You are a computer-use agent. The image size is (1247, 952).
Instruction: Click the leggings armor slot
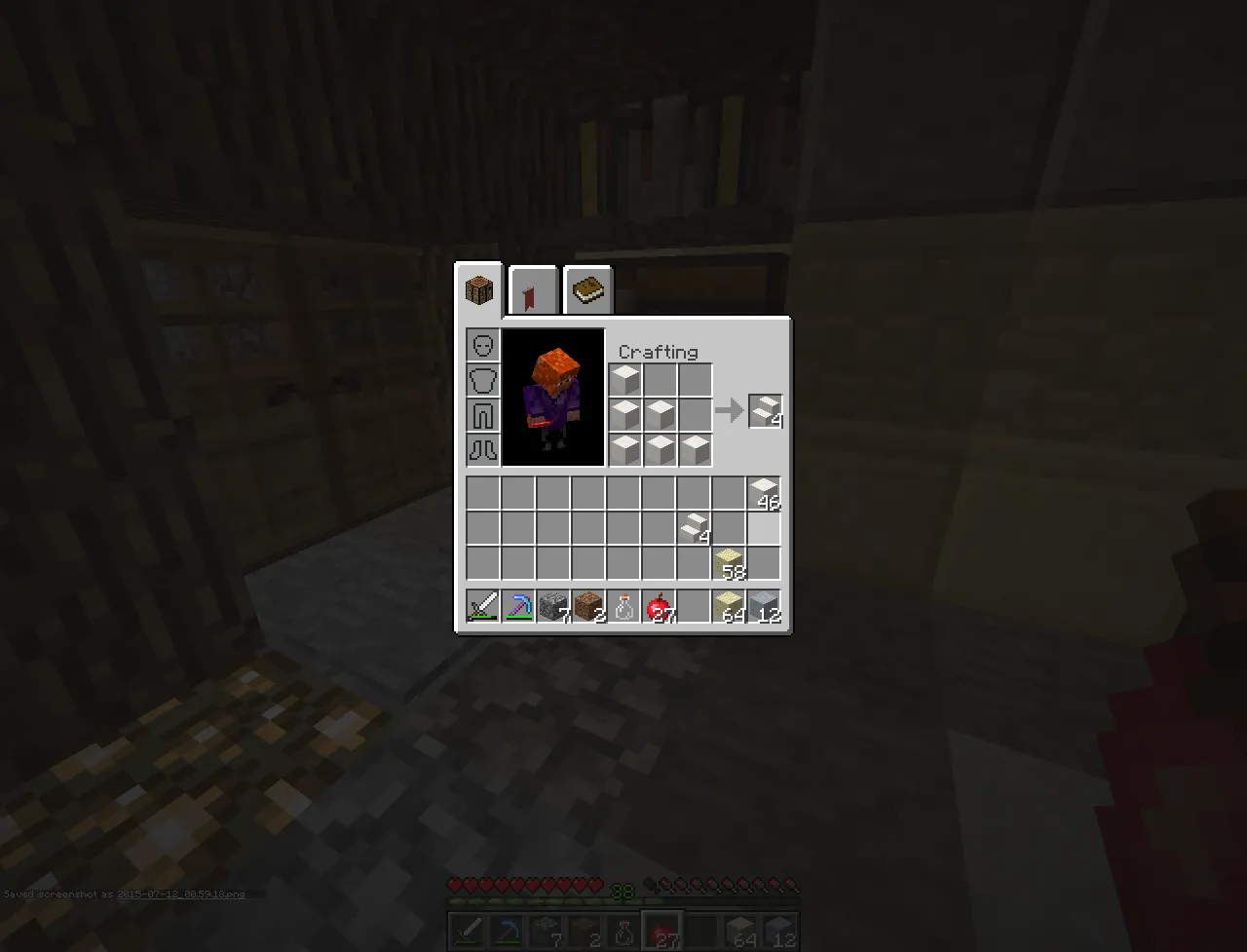(x=483, y=414)
